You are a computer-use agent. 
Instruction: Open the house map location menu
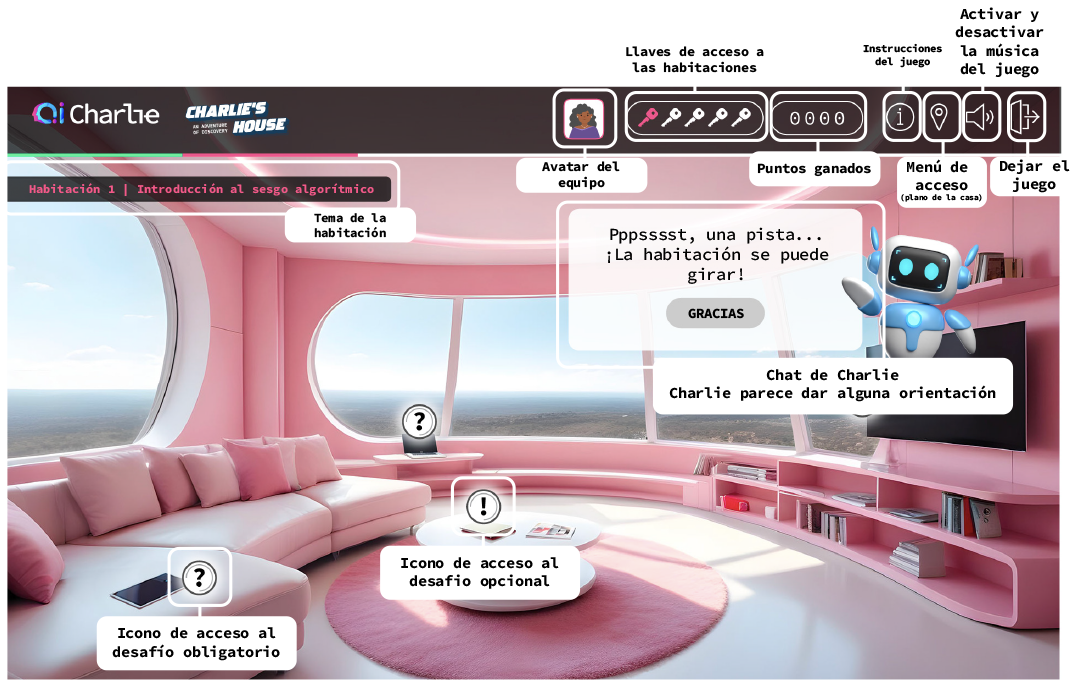[x=940, y=118]
